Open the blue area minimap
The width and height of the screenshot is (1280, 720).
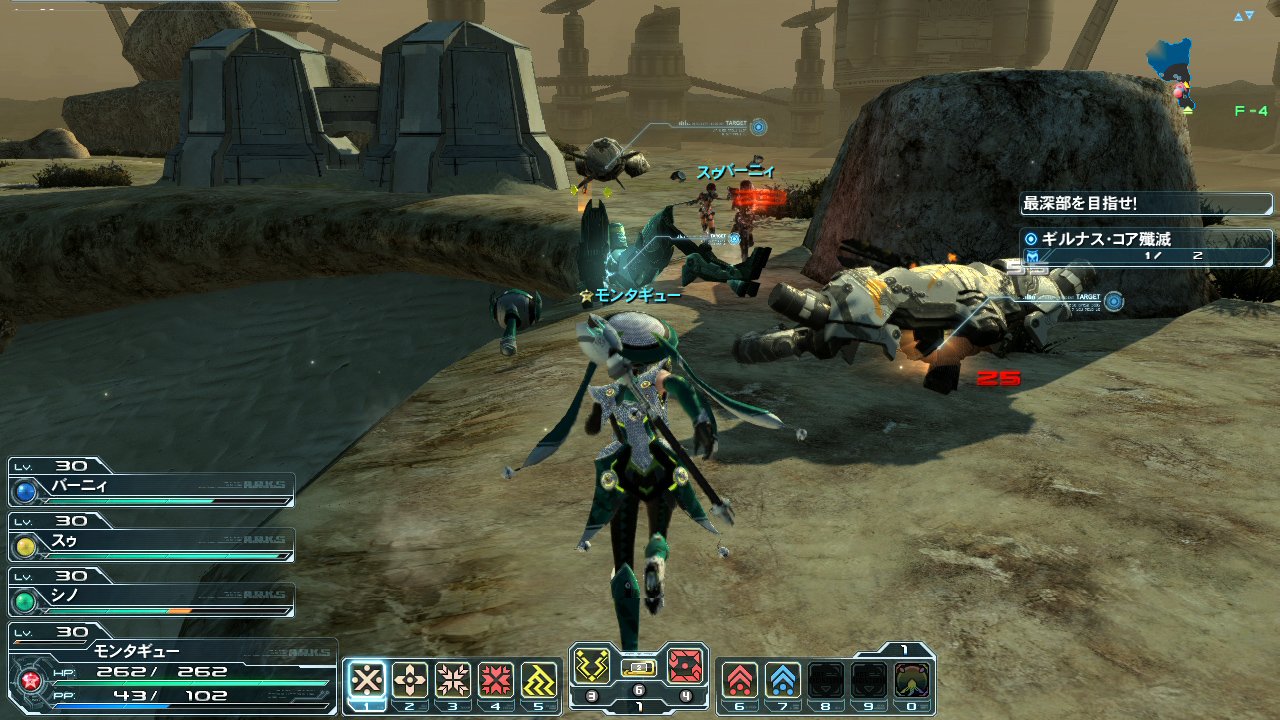tap(1172, 70)
